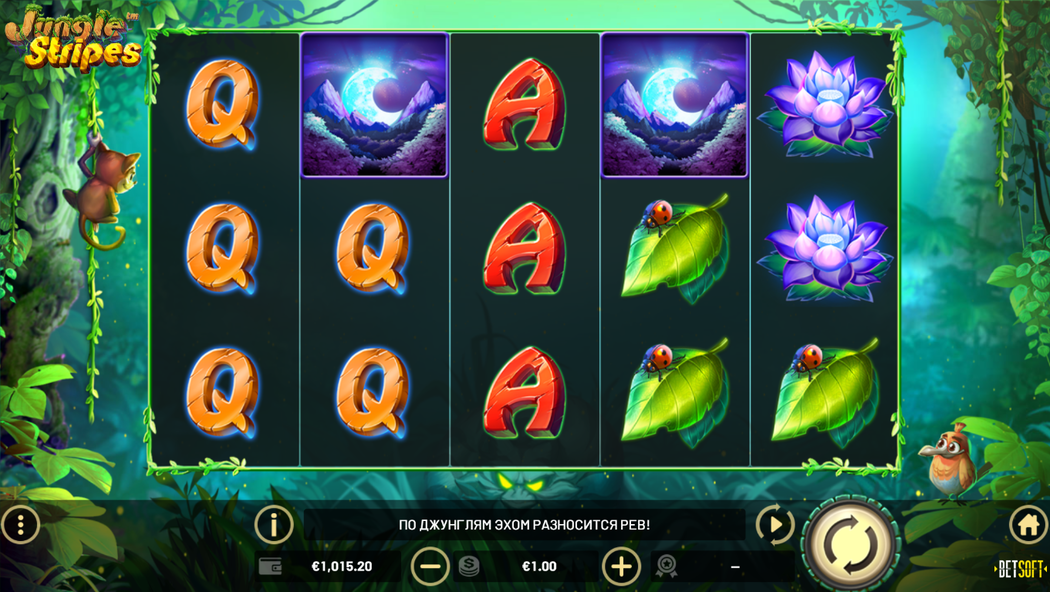Show the paytable info screen
Image resolution: width=1050 pixels, height=592 pixels.
click(x=273, y=525)
